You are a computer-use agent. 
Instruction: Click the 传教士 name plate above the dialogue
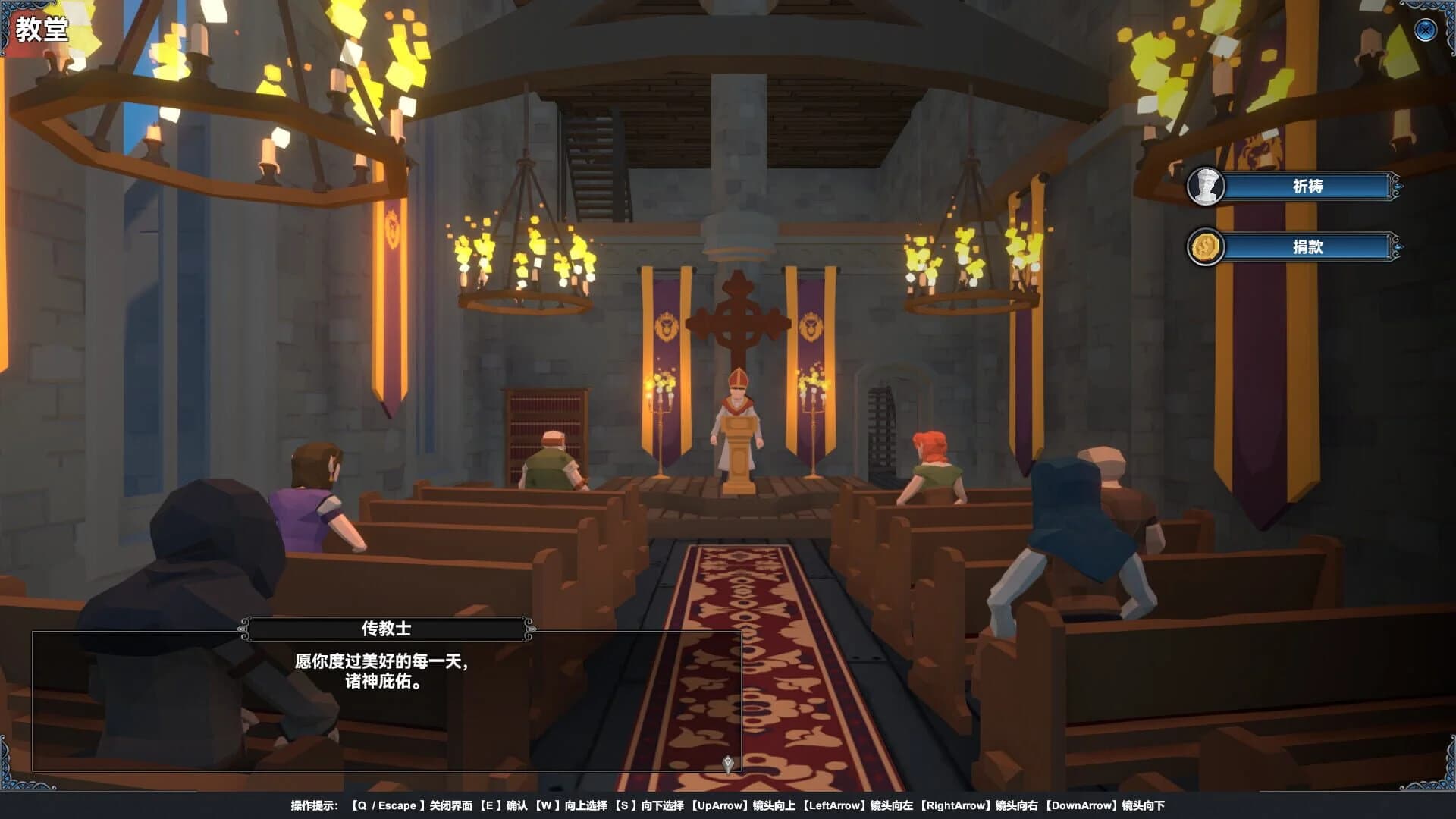coord(387,628)
